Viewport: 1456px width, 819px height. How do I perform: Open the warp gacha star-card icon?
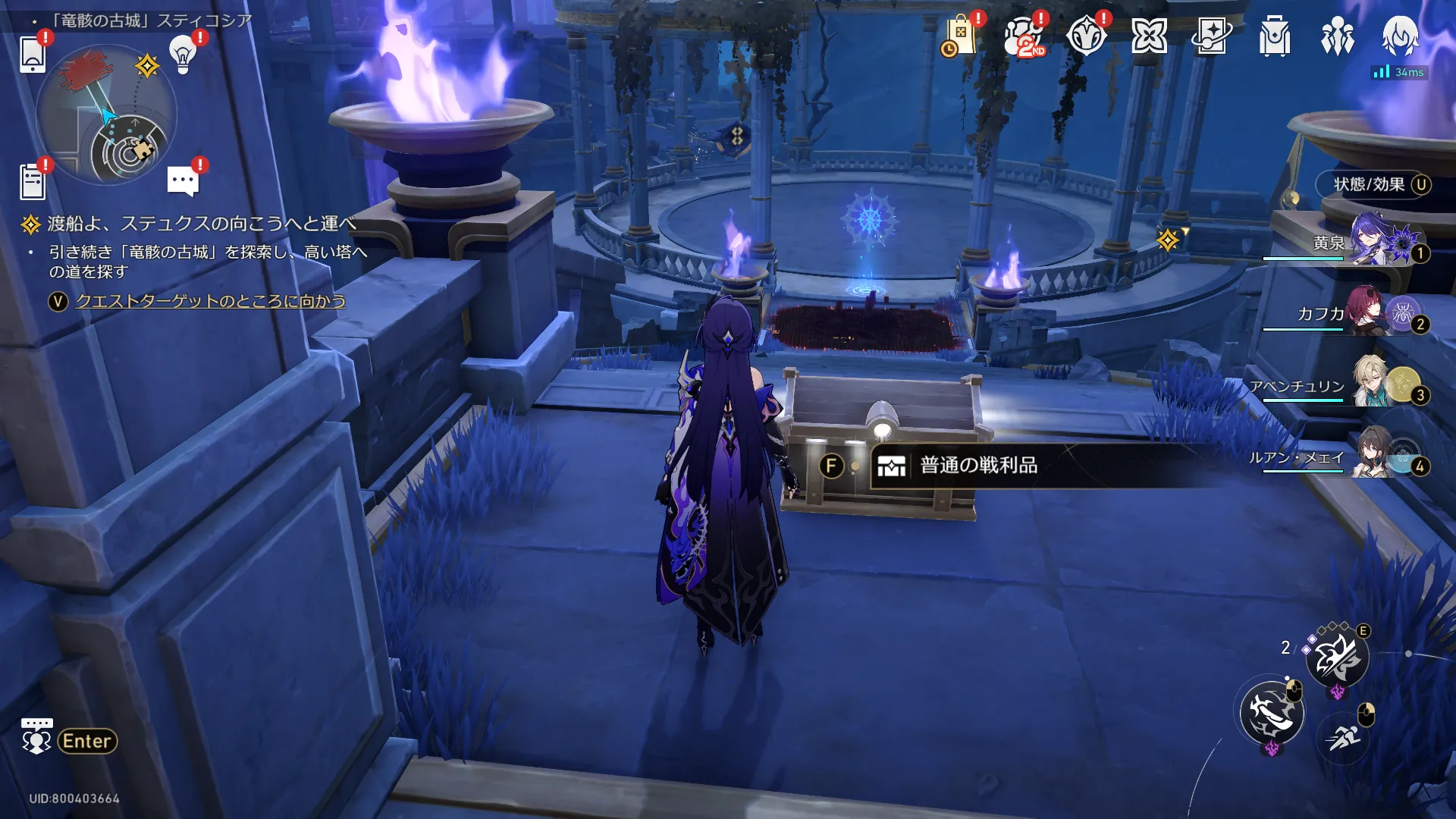click(1211, 36)
